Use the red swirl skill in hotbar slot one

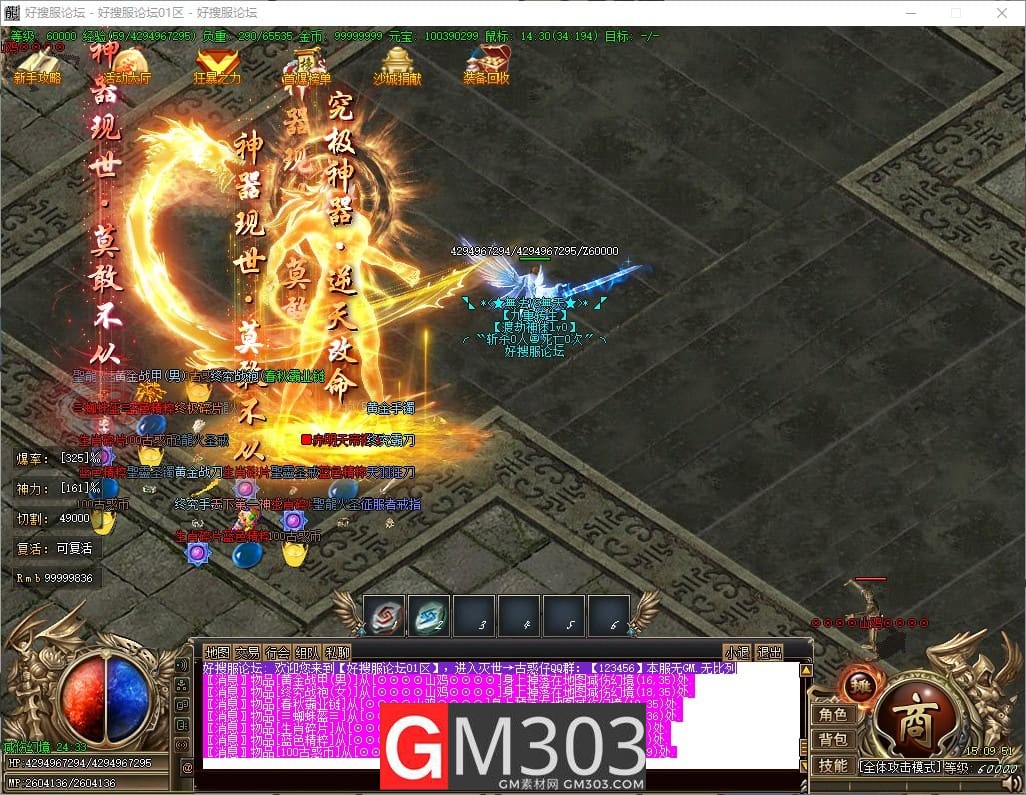[x=384, y=616]
